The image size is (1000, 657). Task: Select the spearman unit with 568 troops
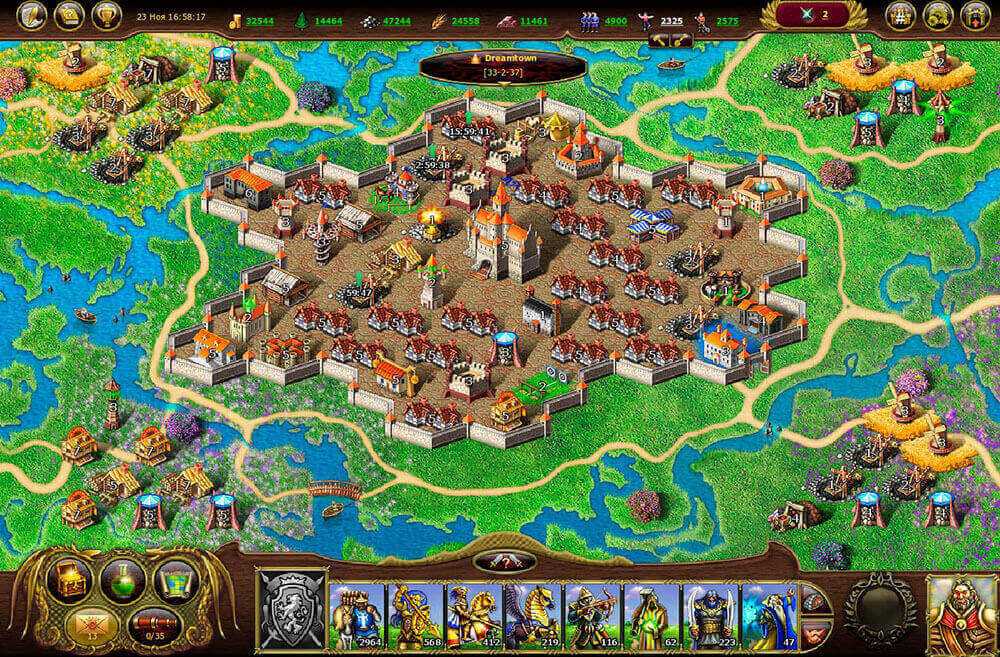click(416, 612)
